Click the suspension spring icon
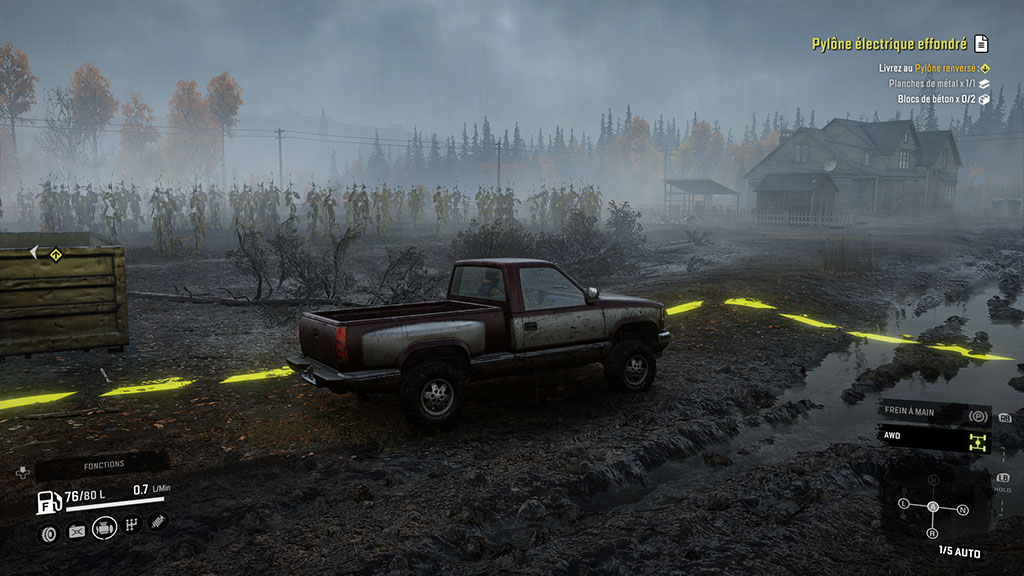1024x576 pixels. (x=158, y=521)
